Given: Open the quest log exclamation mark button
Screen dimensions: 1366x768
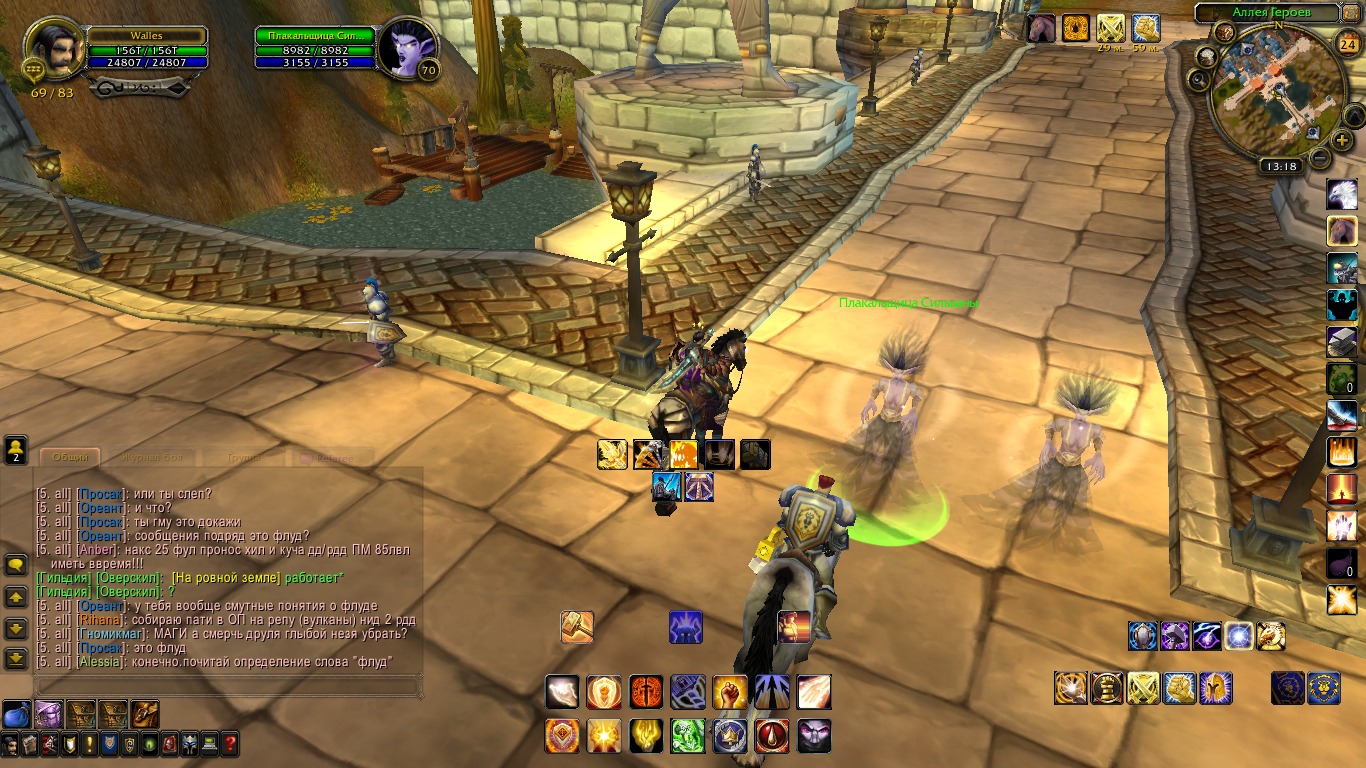Looking at the screenshot, I should coord(88,743).
